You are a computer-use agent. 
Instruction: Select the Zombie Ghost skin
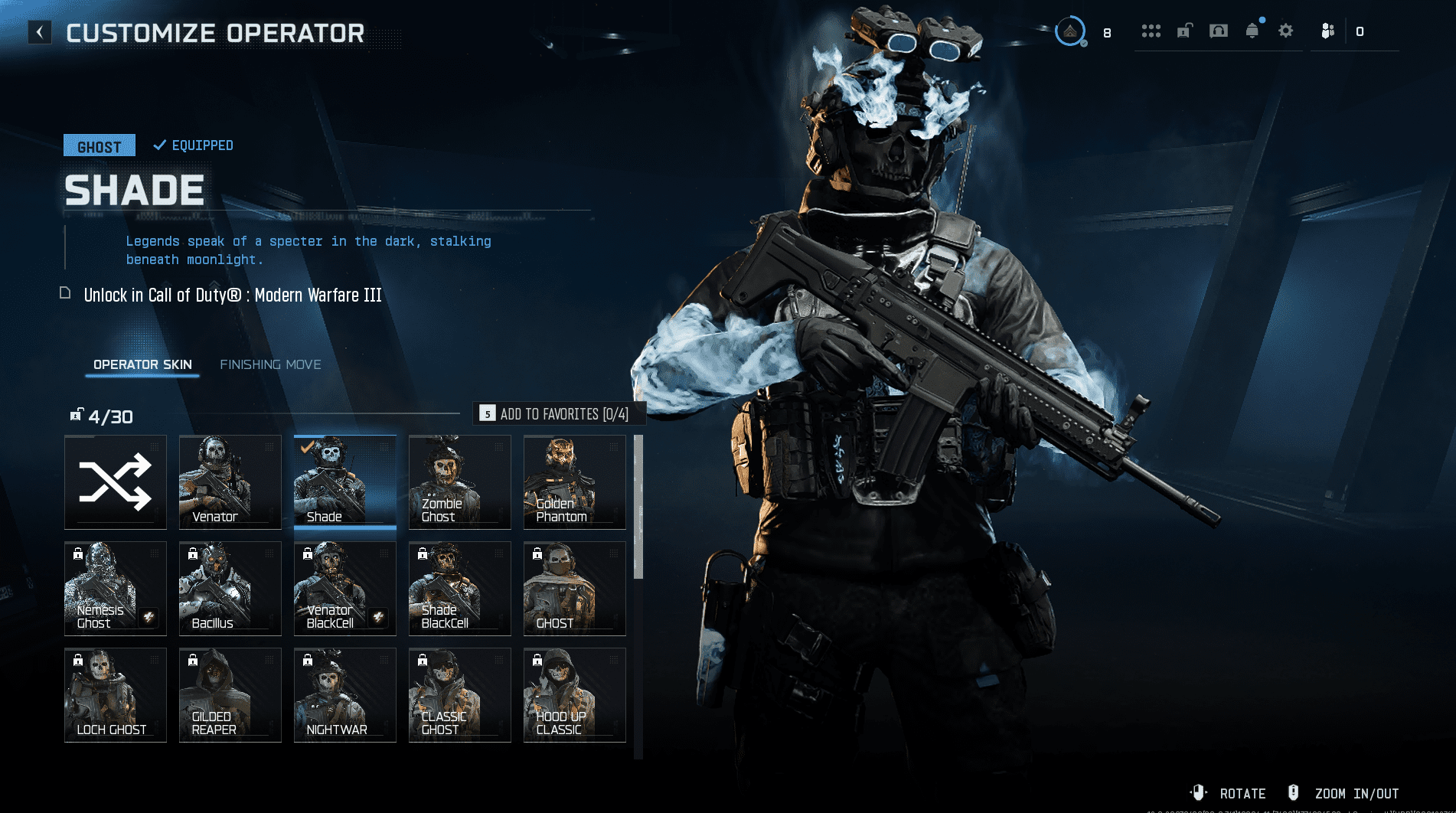click(460, 482)
